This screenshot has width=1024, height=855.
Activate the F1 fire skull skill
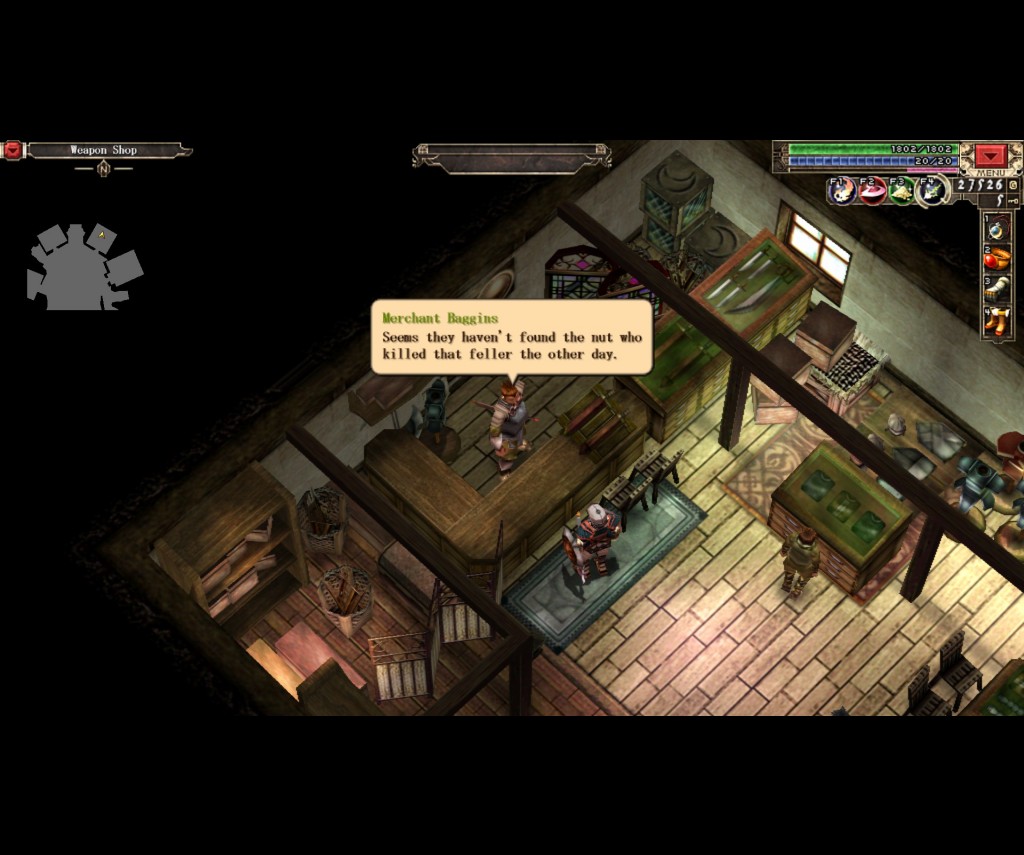842,189
